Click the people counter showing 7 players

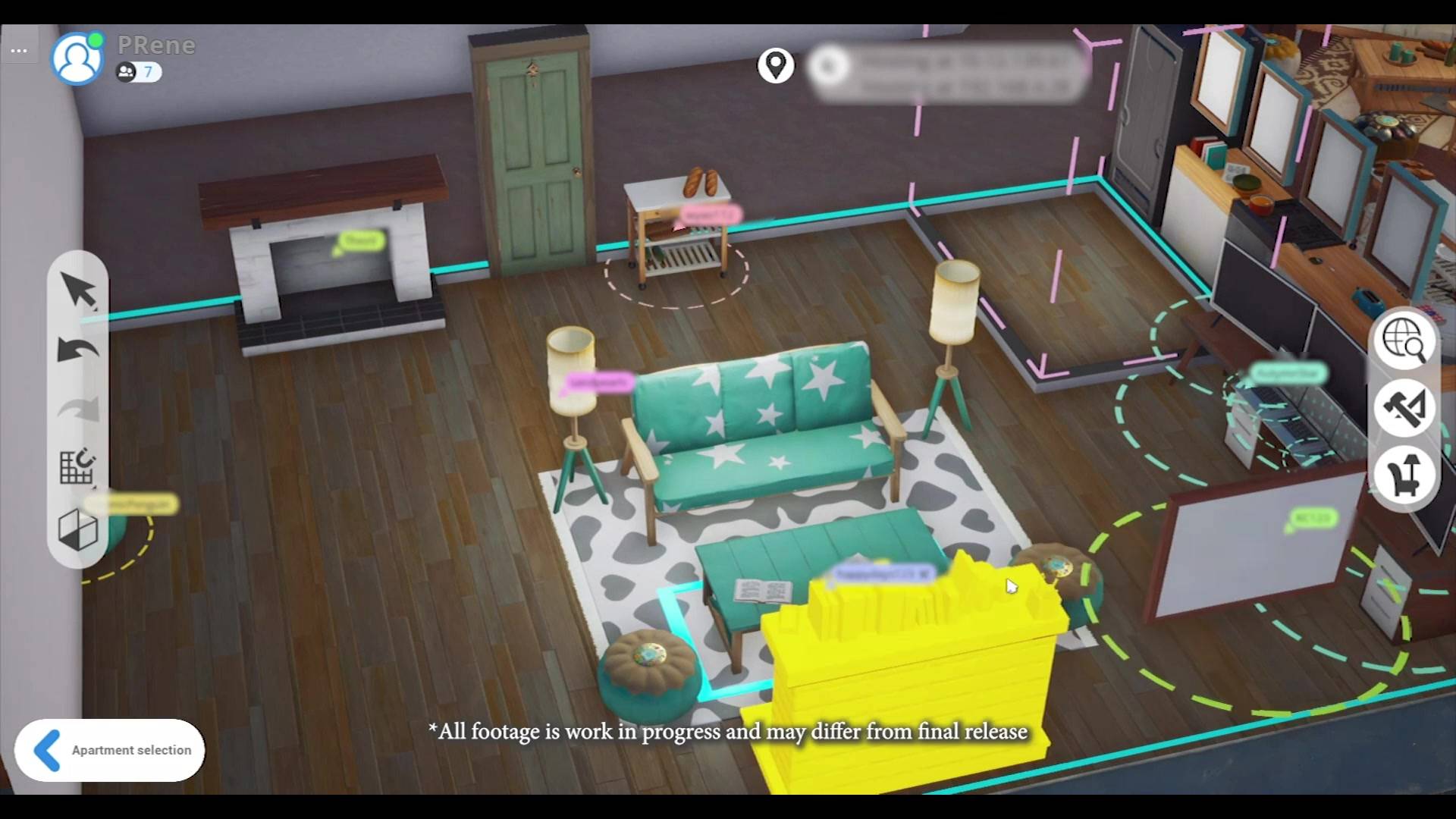click(x=138, y=73)
